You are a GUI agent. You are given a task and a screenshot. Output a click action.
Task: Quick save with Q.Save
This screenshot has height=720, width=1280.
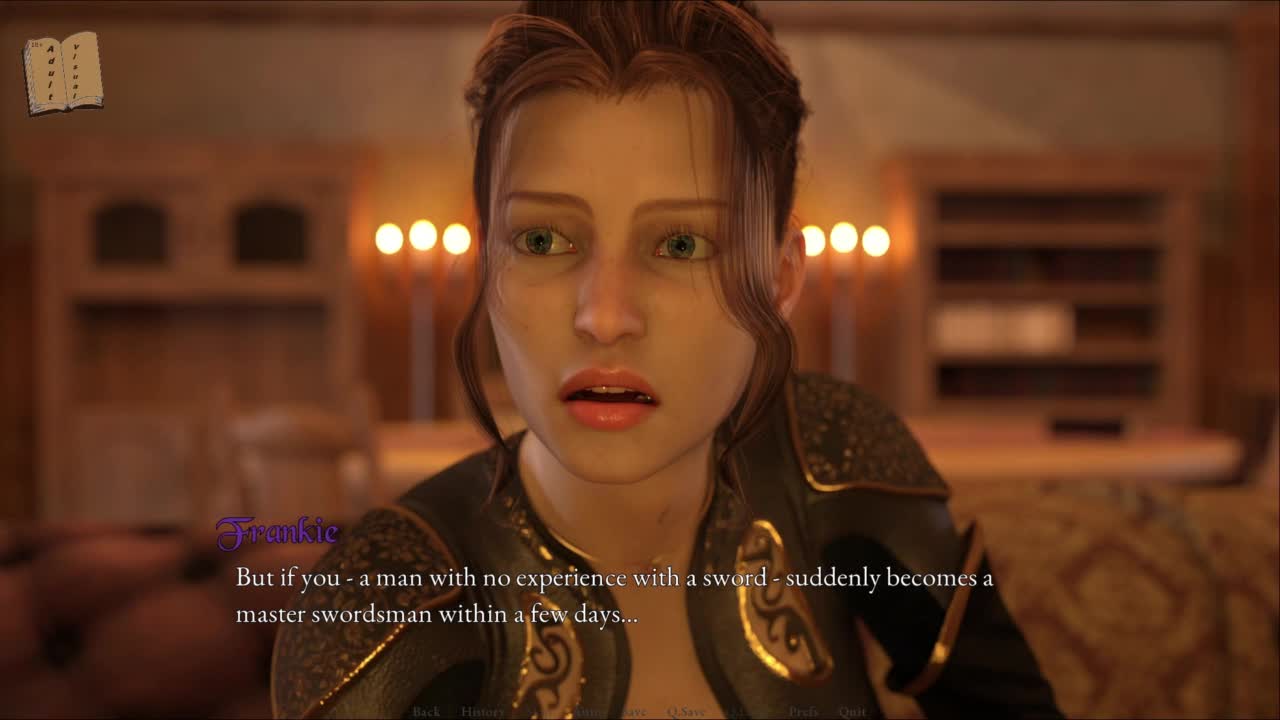687,712
